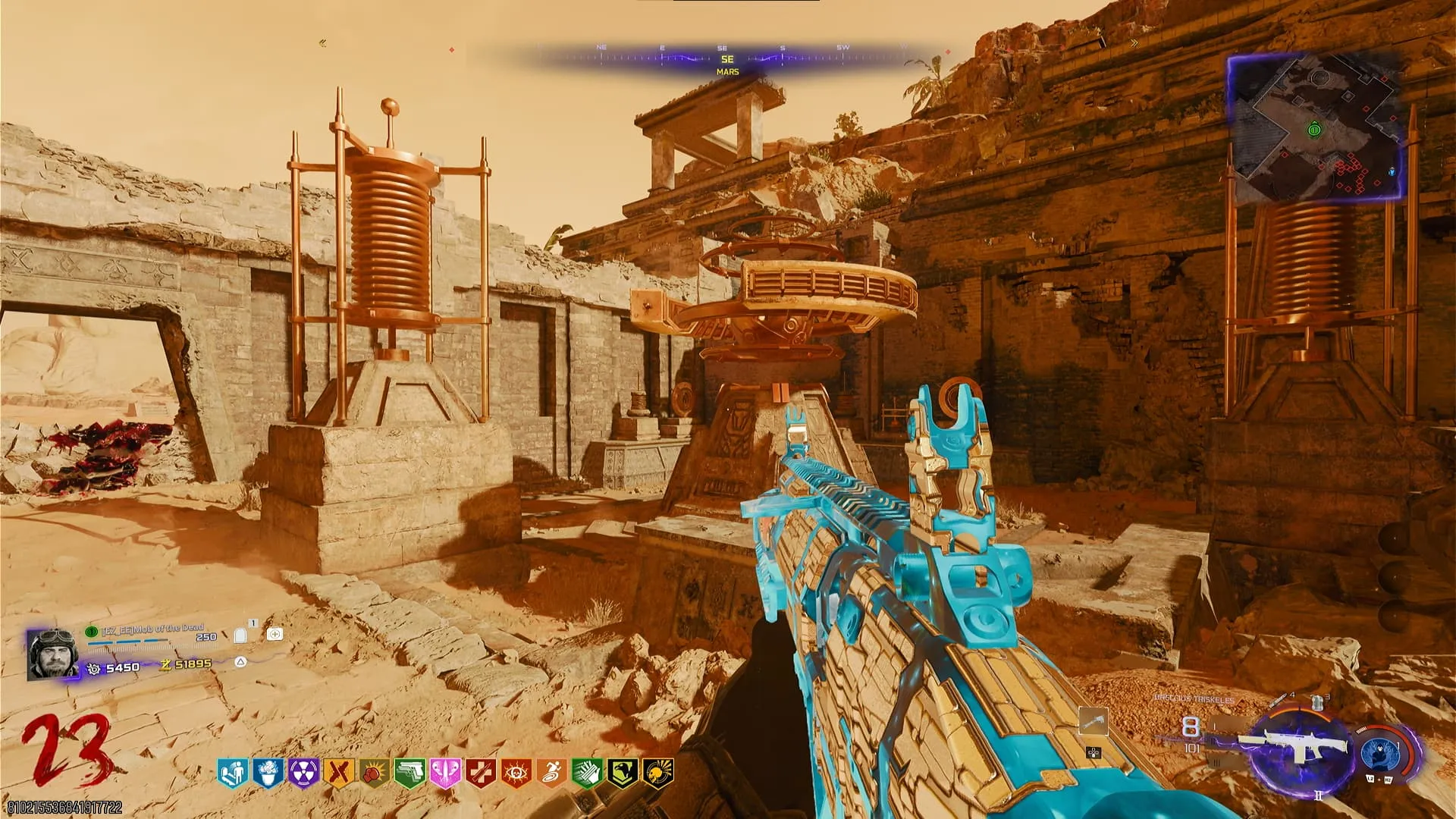Choose the red skull-in-eye perk icon

(516, 773)
